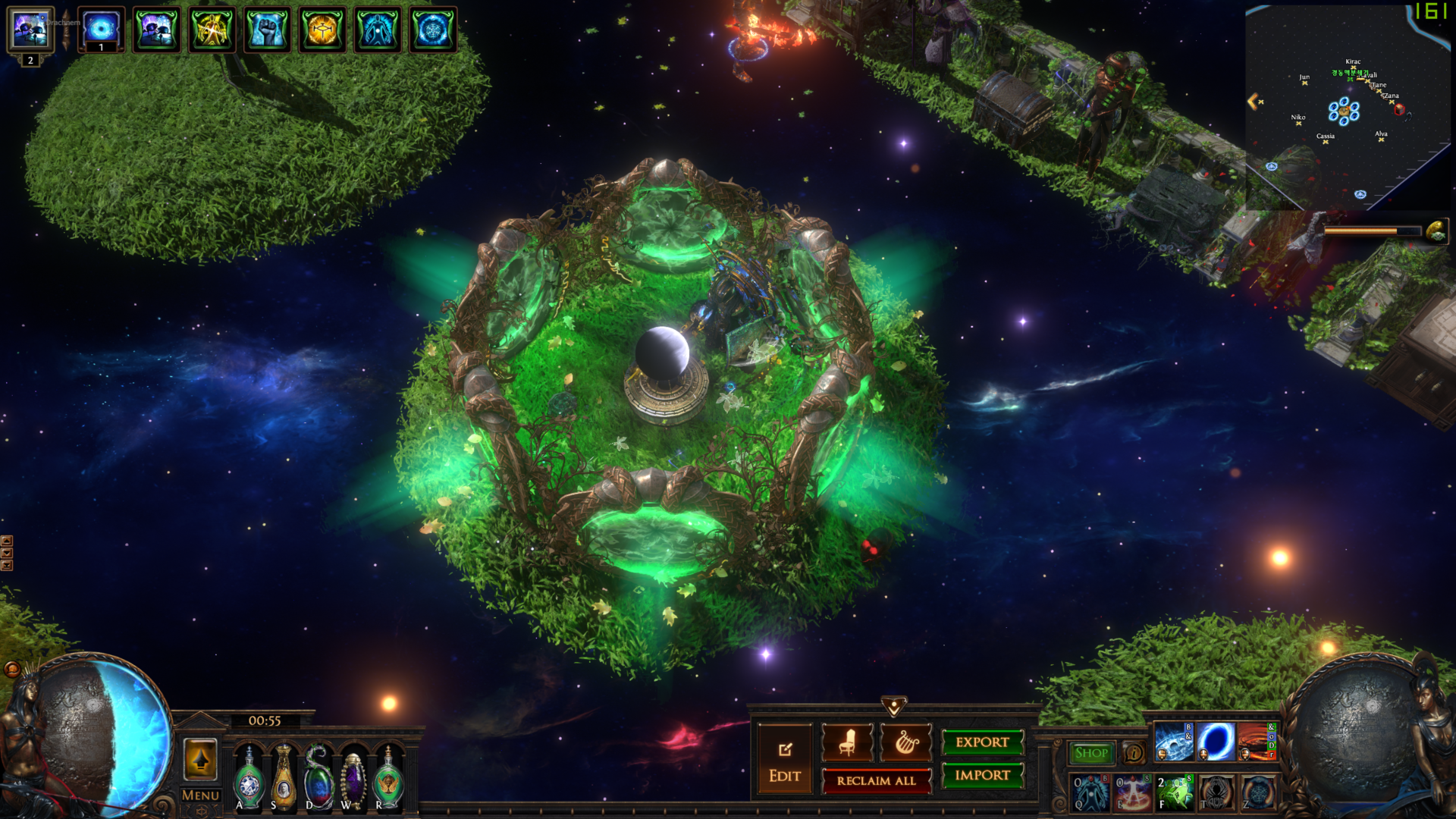Select the clenched fist buff icon
Screen dimensions: 1456x819
[x=267, y=30]
